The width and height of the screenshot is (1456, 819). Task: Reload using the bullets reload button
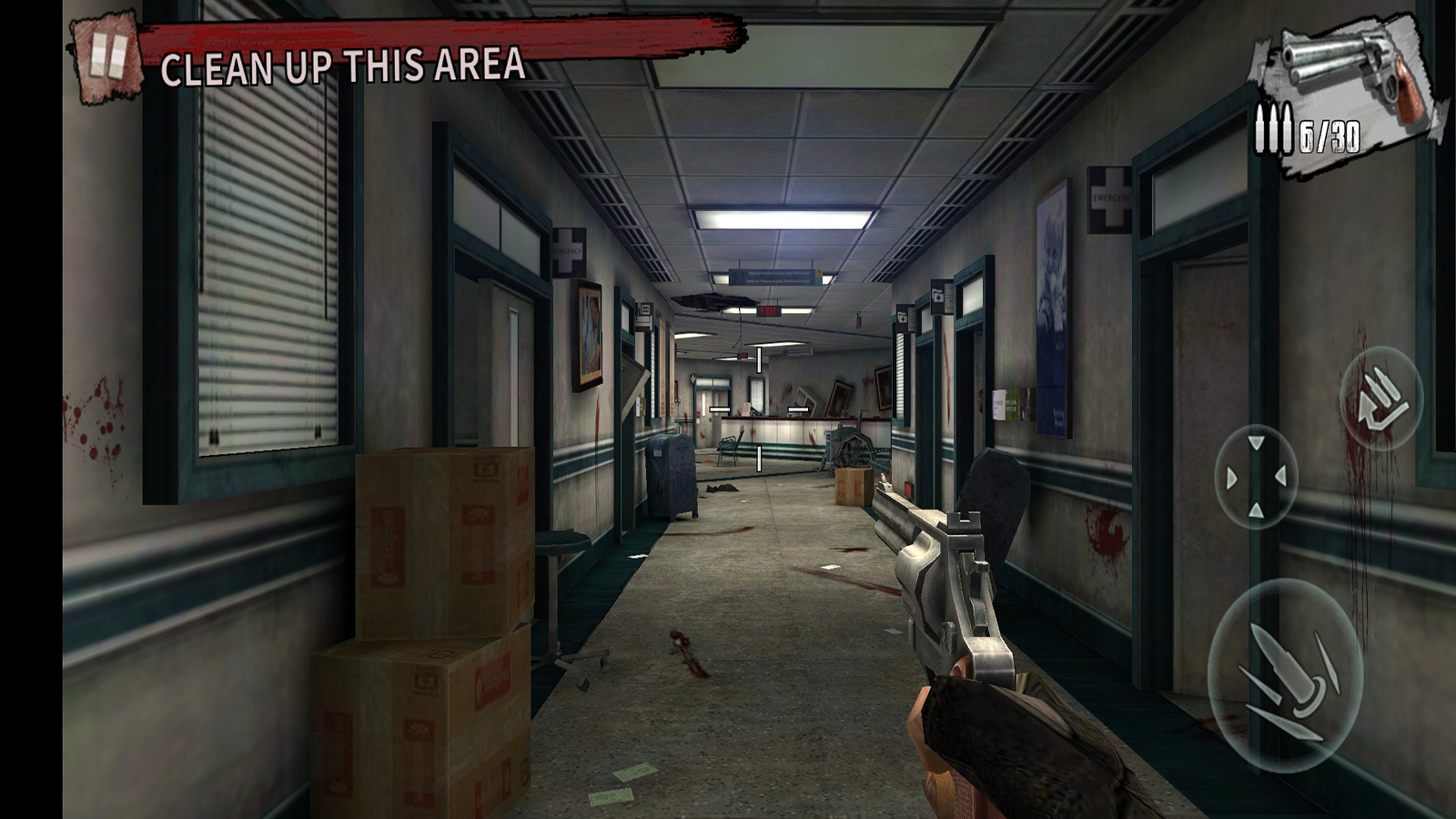click(1381, 398)
